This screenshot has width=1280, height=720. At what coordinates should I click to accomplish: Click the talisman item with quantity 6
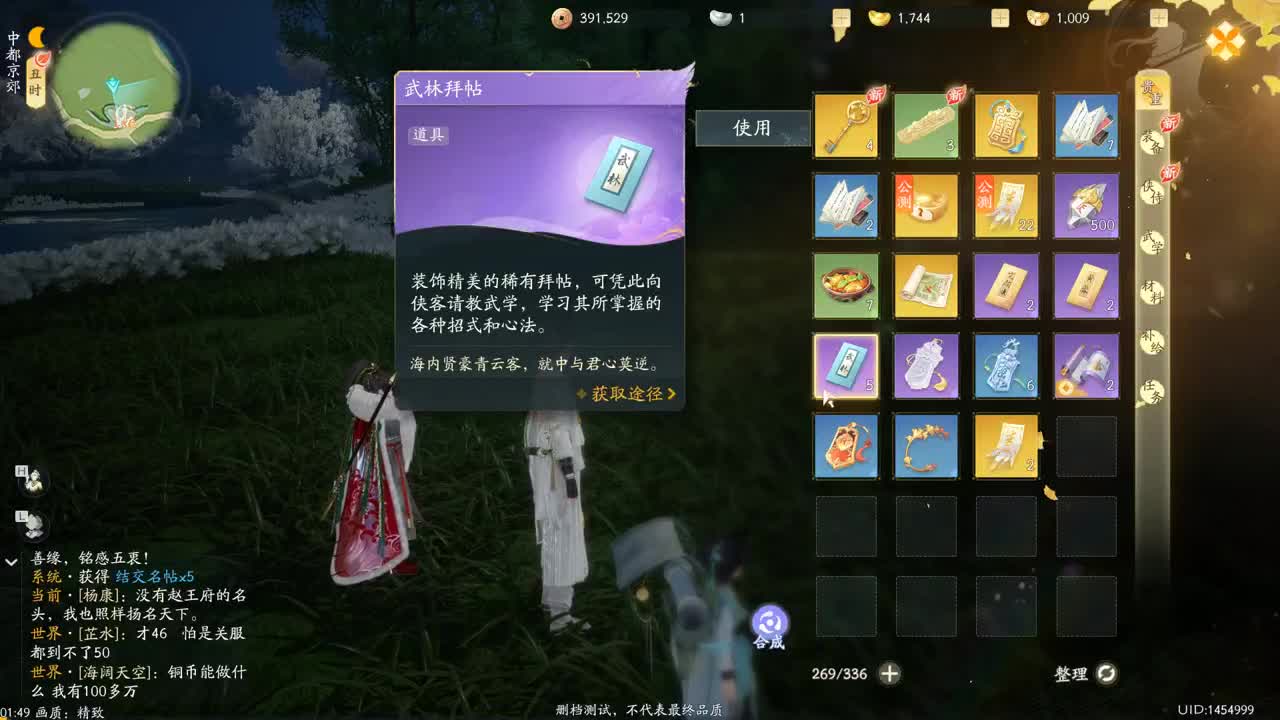(x=1005, y=367)
